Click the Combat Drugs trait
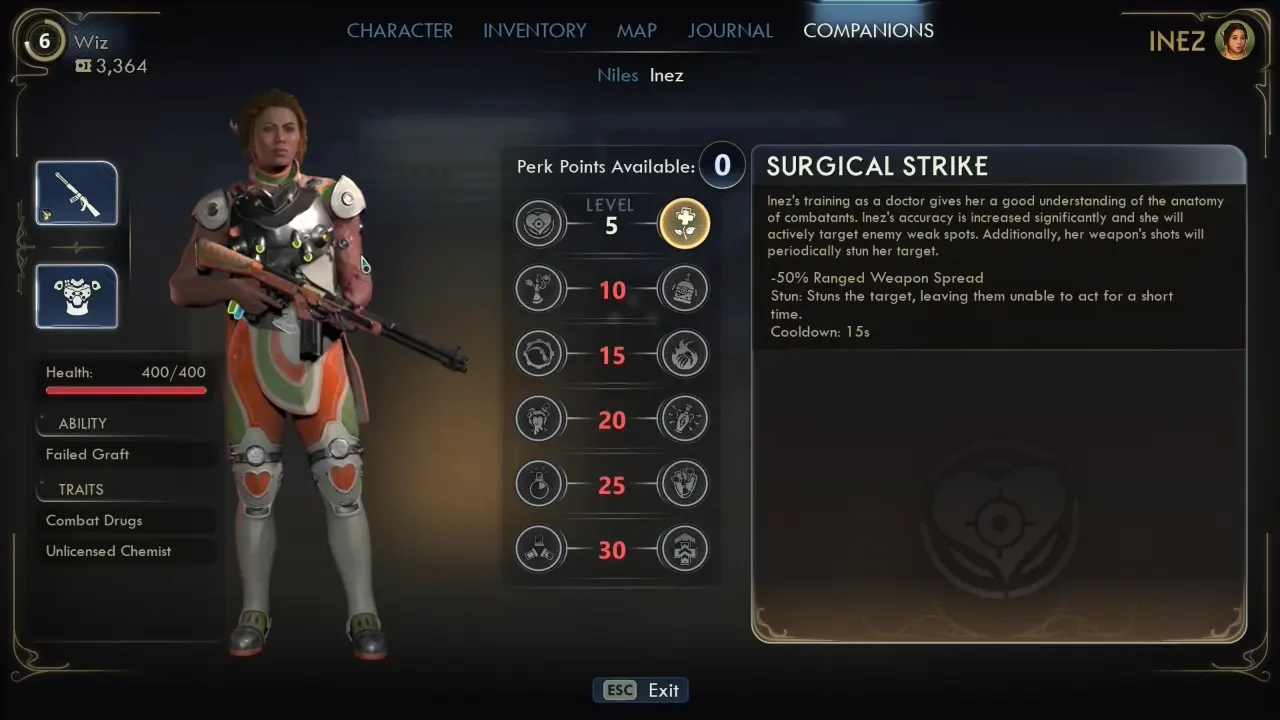 point(94,520)
